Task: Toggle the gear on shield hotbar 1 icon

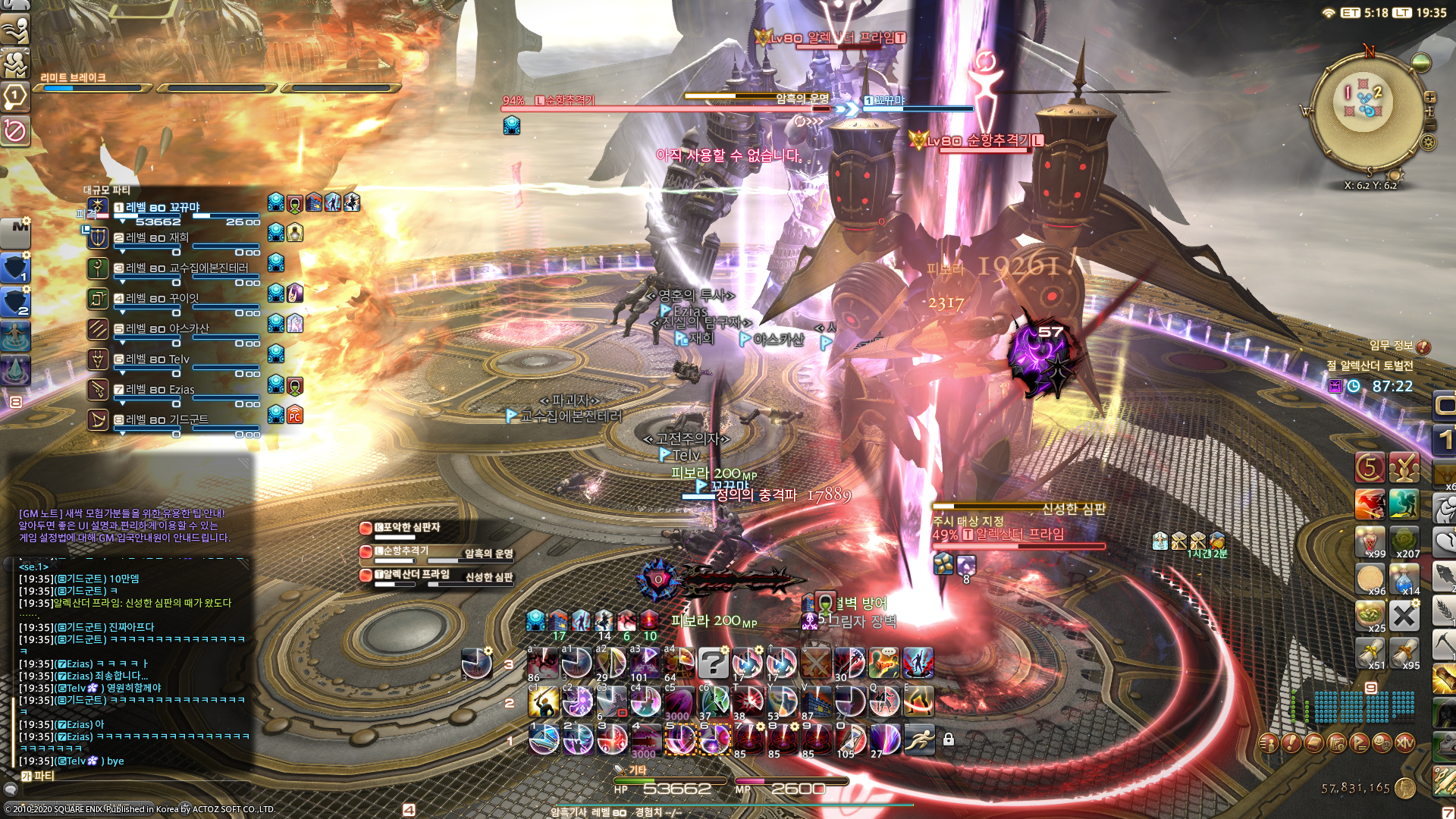Action: [27, 256]
